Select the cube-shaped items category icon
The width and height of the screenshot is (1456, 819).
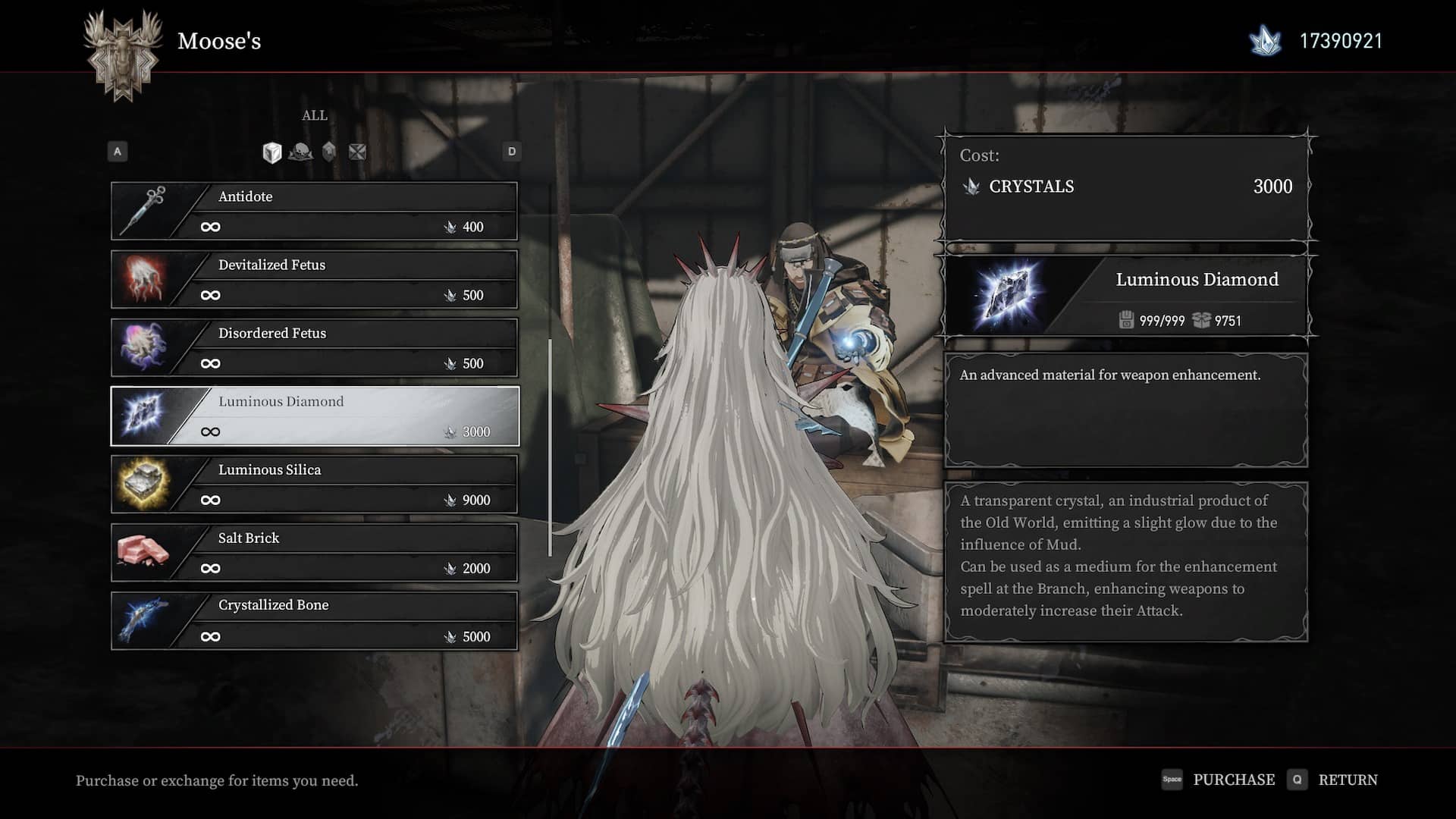click(271, 152)
